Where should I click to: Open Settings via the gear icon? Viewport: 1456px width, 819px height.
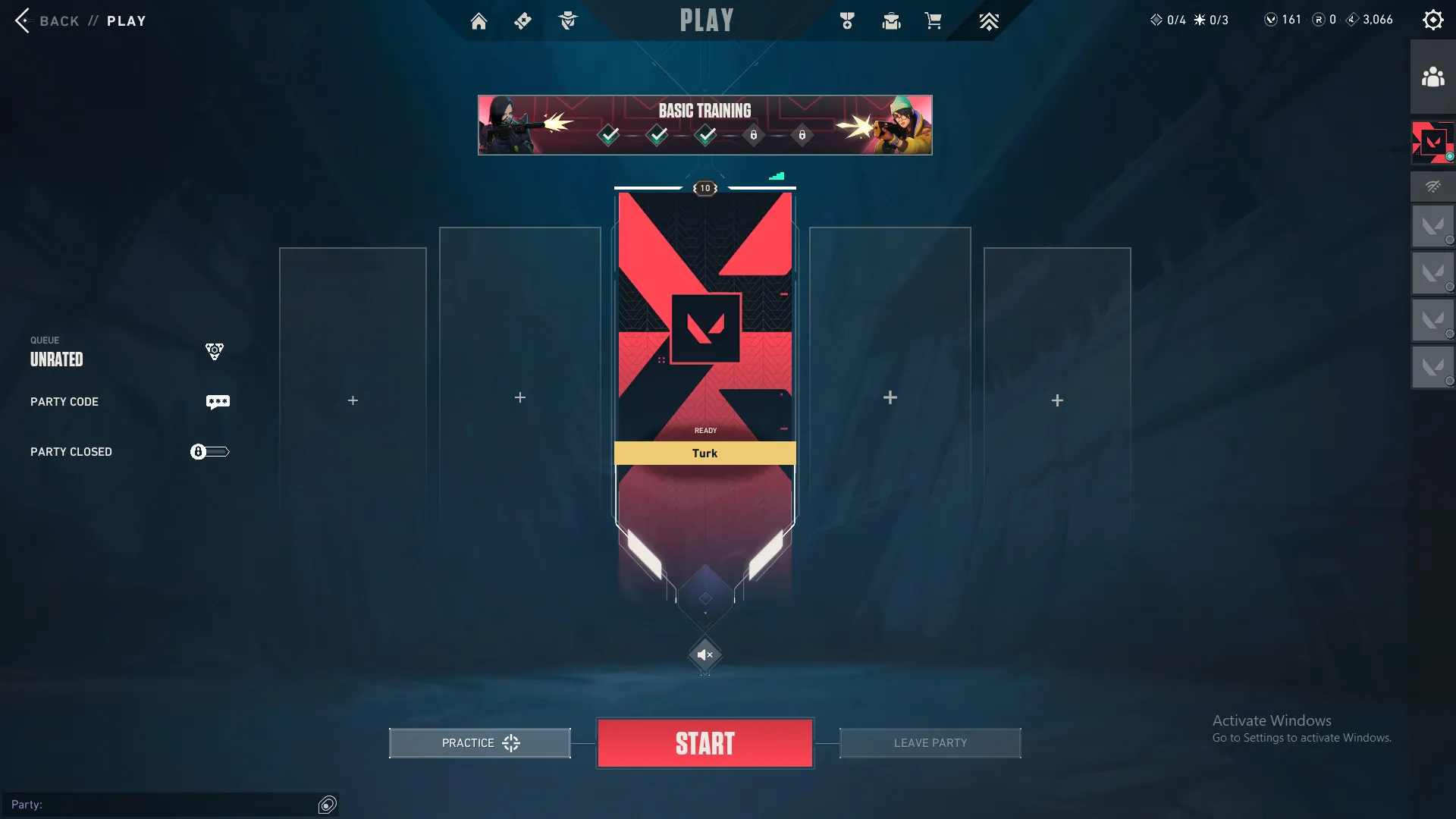tap(1433, 20)
